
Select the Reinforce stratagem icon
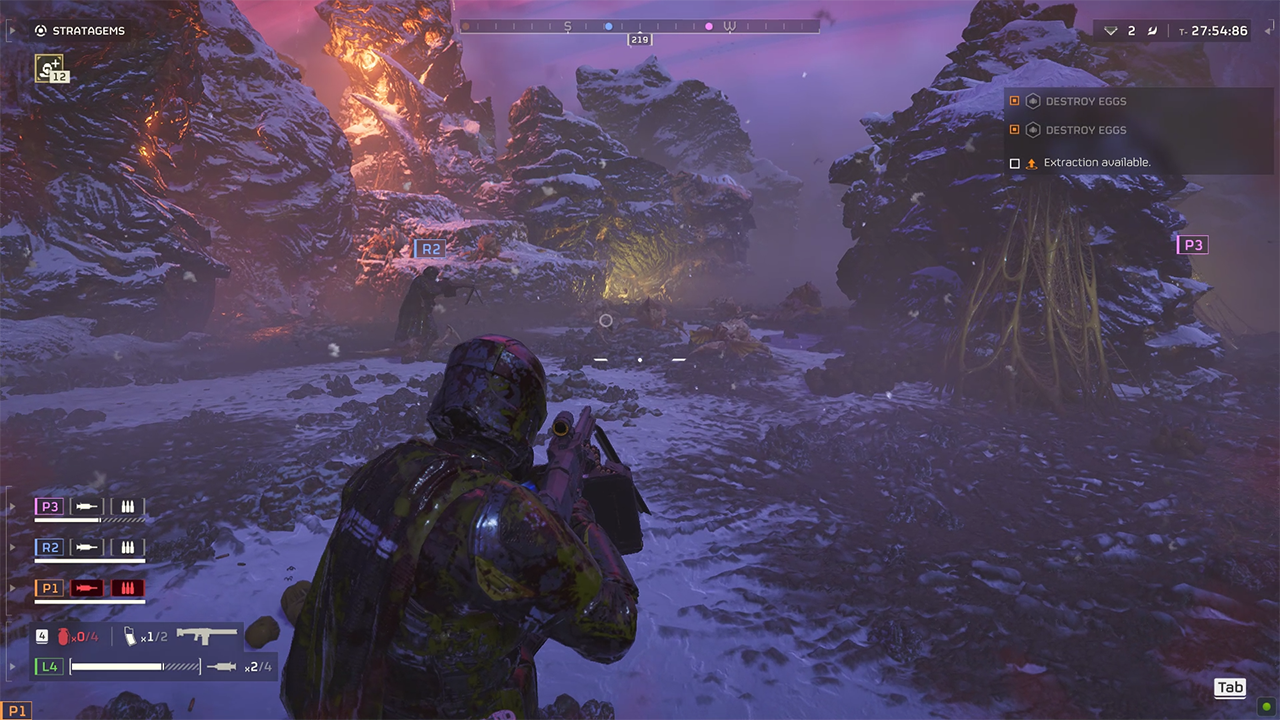(49, 67)
